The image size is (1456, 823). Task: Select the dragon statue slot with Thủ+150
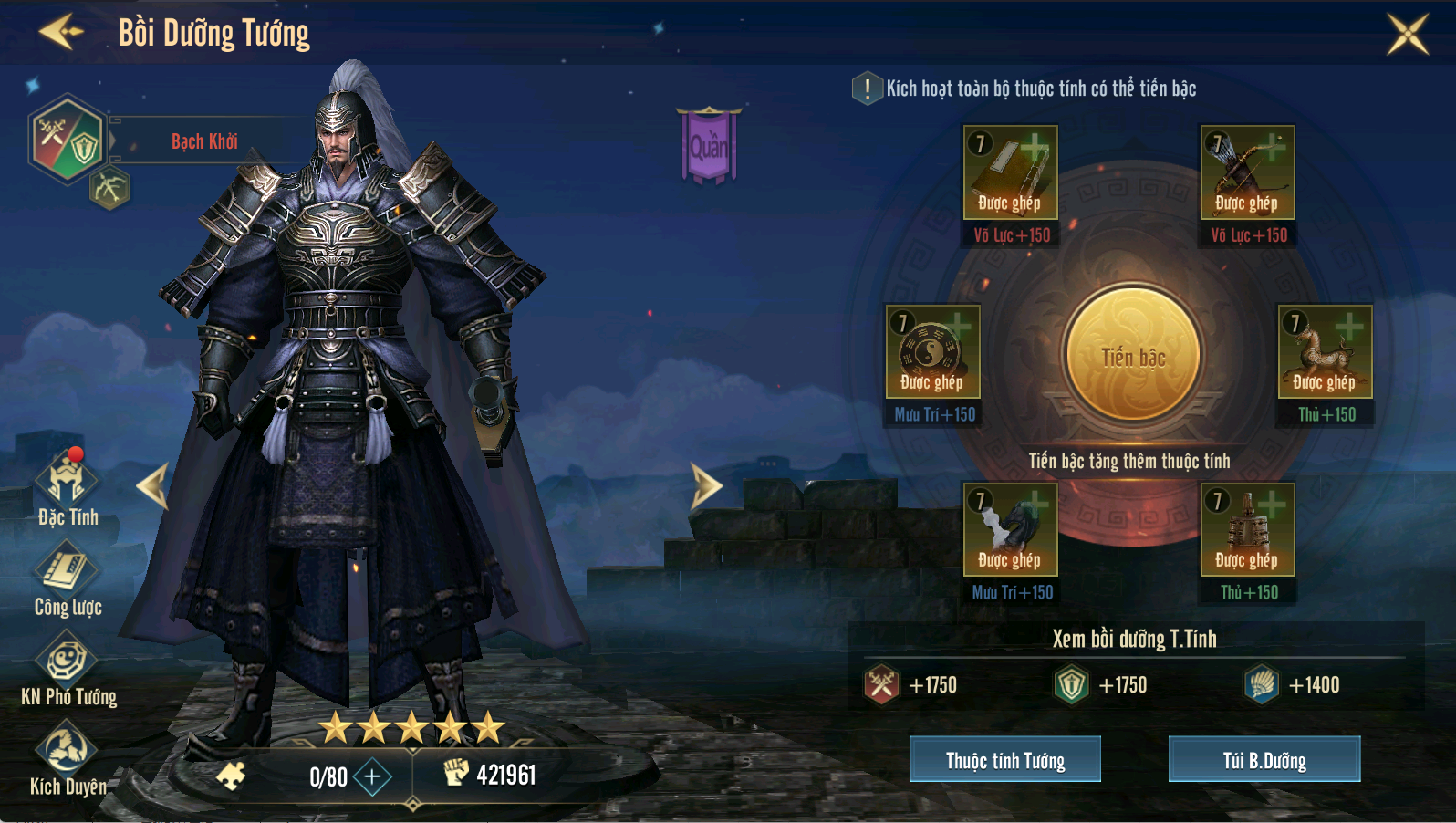coord(1325,351)
